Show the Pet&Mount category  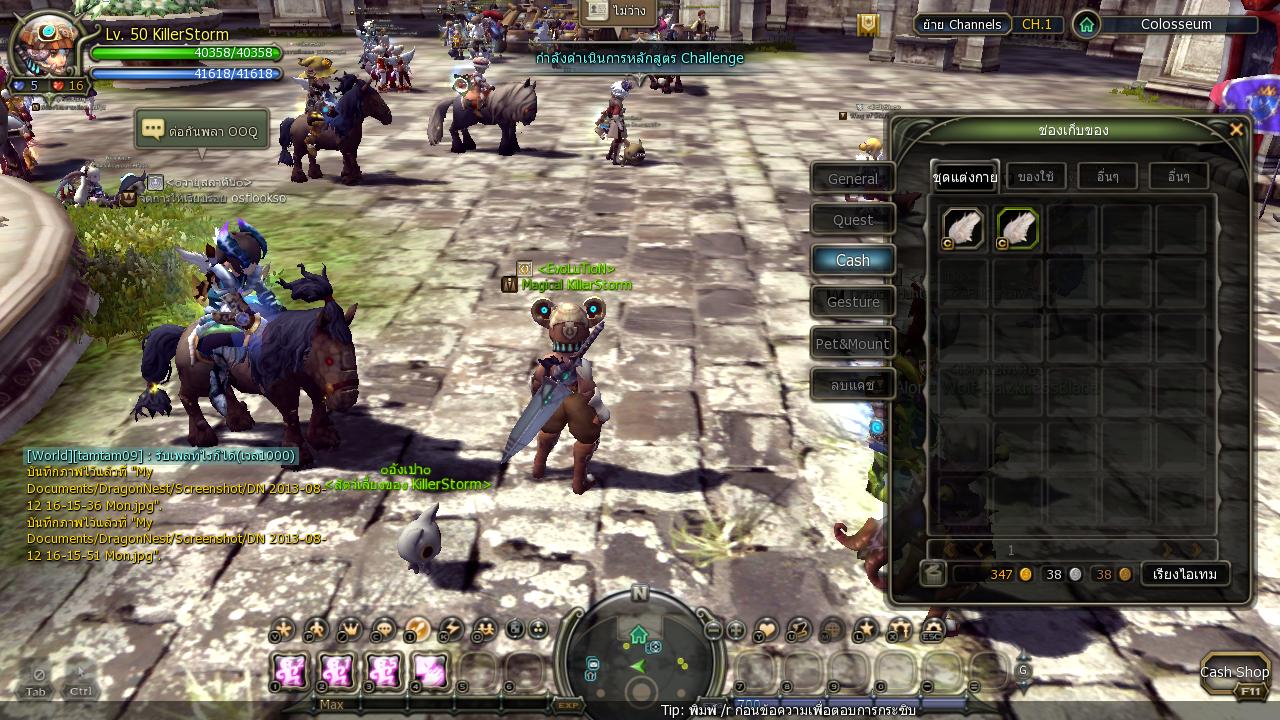coord(852,344)
